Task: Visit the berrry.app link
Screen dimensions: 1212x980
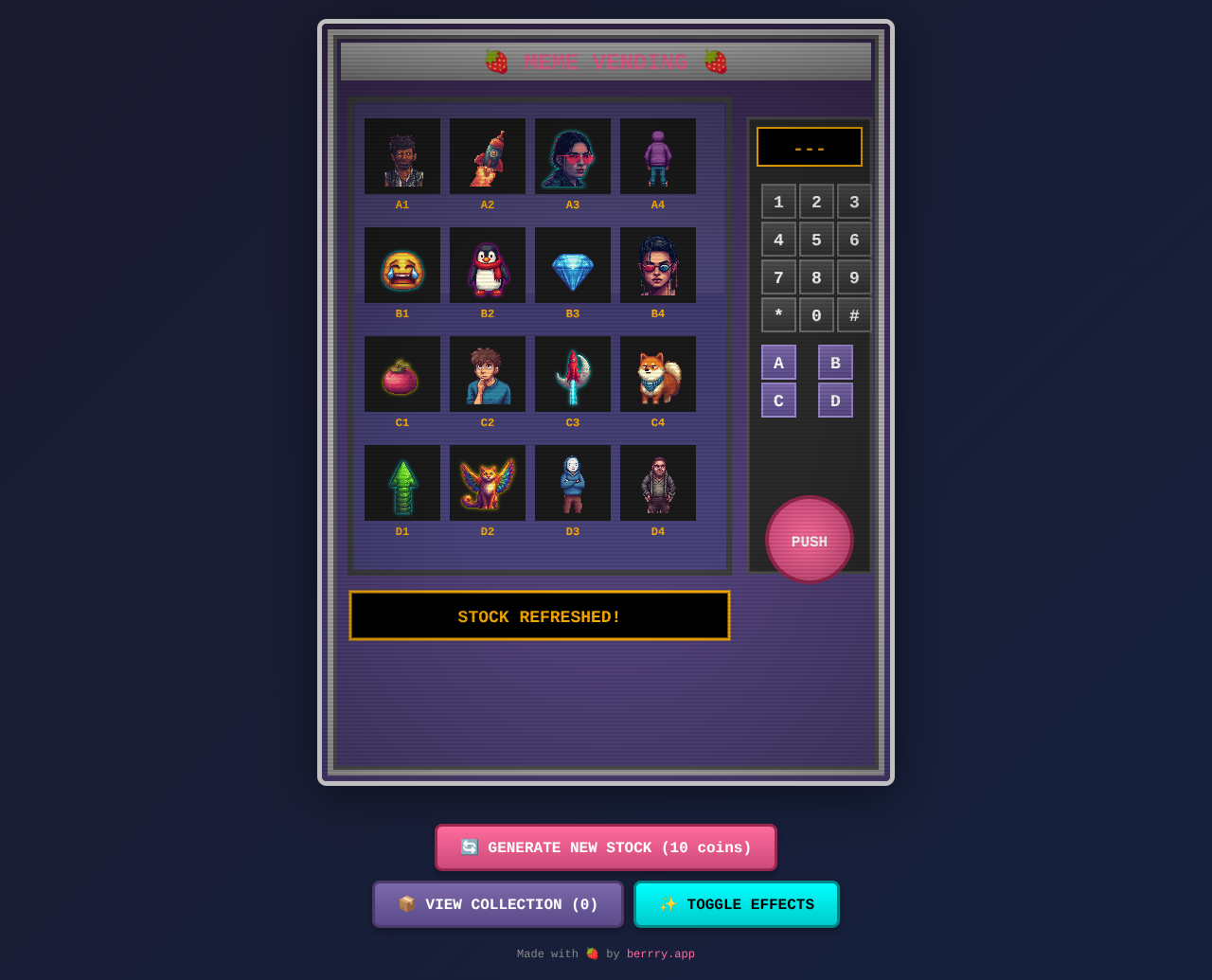Action: [660, 953]
